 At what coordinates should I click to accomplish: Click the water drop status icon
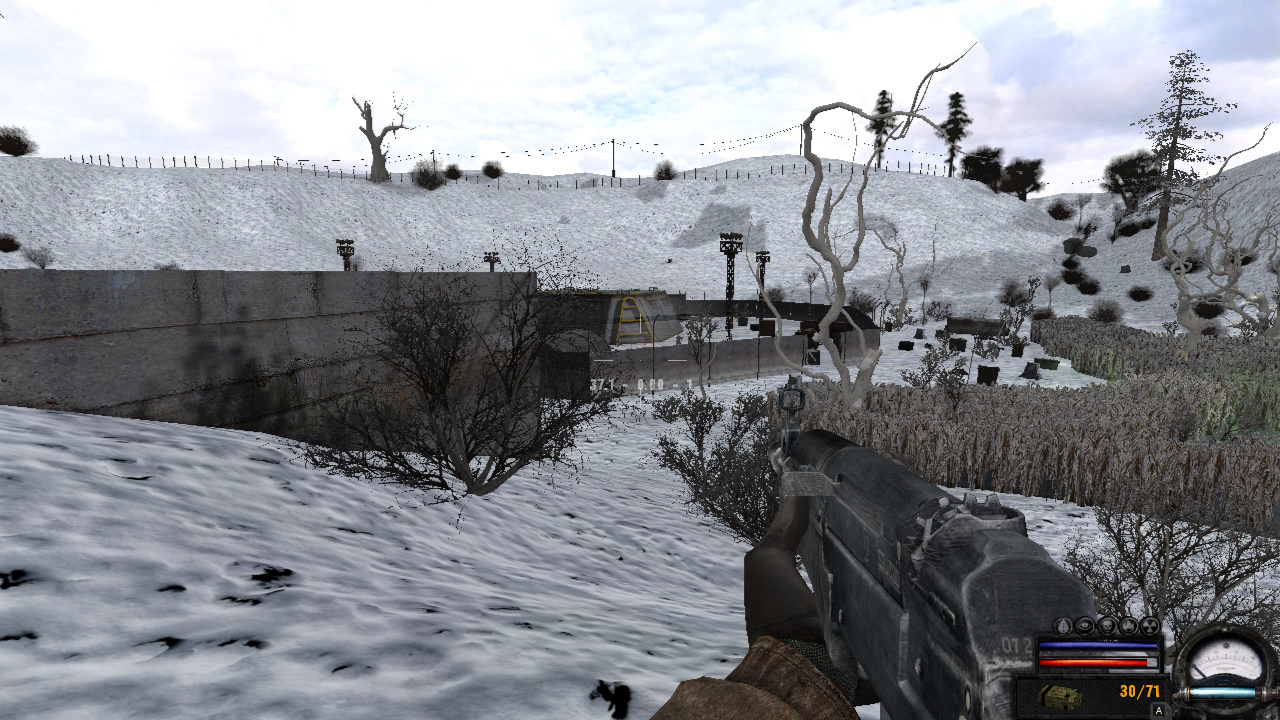(1063, 626)
